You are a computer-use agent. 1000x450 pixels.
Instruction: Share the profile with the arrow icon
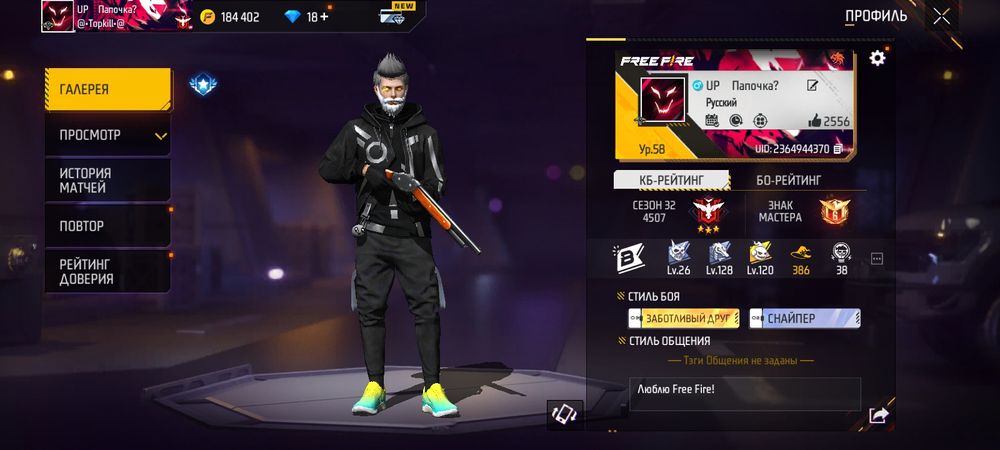coord(878,415)
